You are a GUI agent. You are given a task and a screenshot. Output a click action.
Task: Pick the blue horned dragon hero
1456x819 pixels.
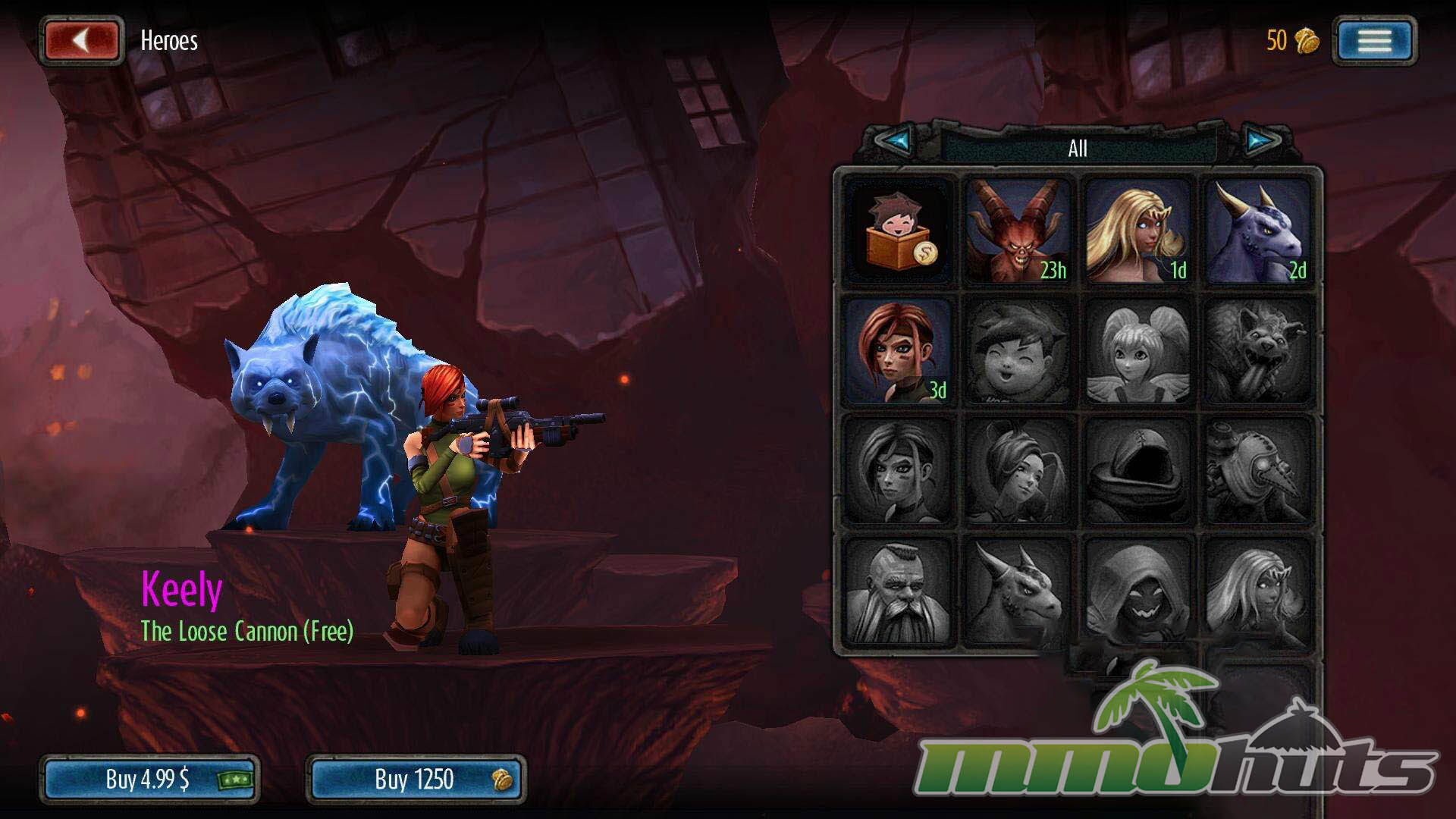coord(1257,231)
